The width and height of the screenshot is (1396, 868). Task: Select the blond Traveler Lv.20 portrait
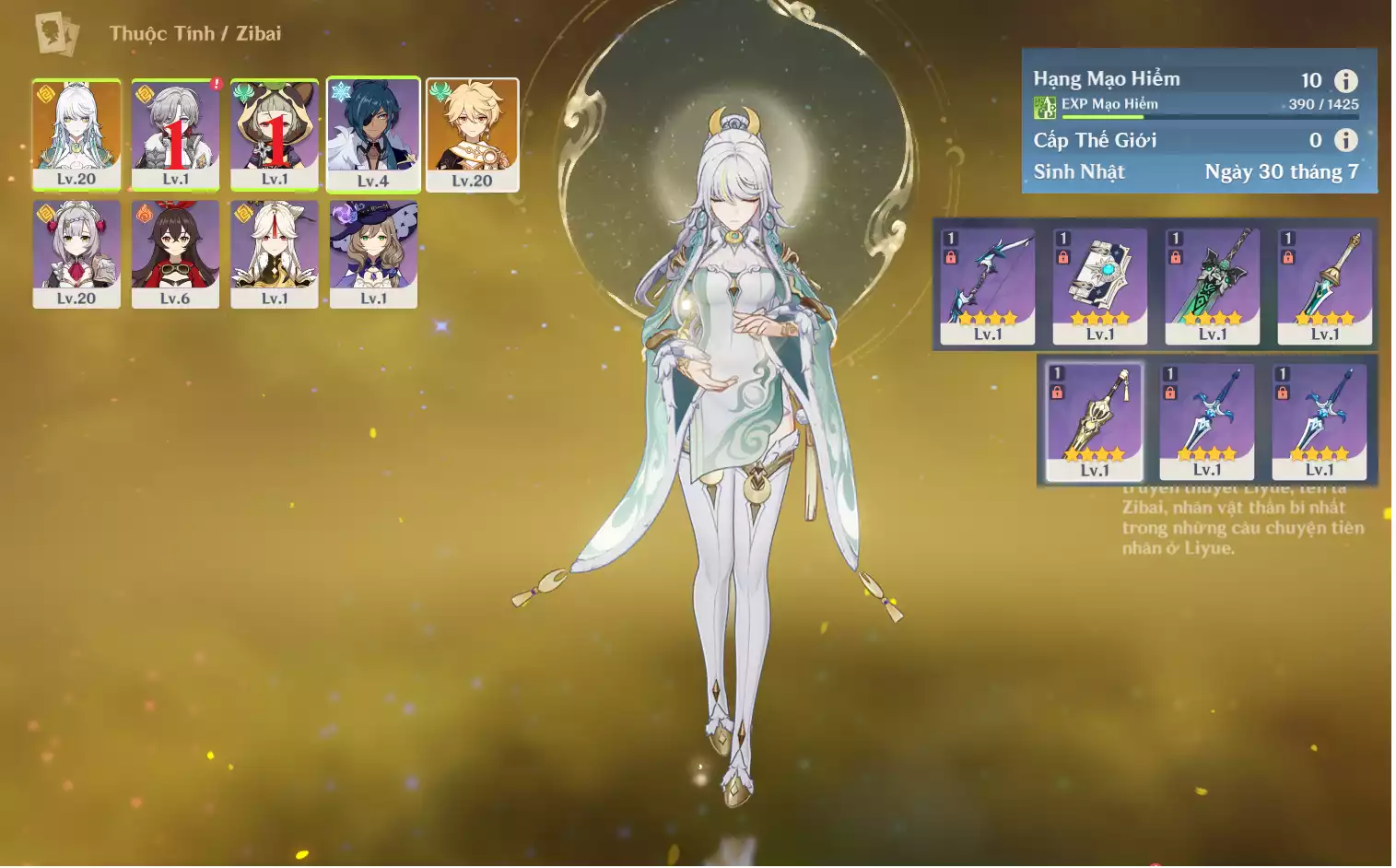[x=472, y=135]
